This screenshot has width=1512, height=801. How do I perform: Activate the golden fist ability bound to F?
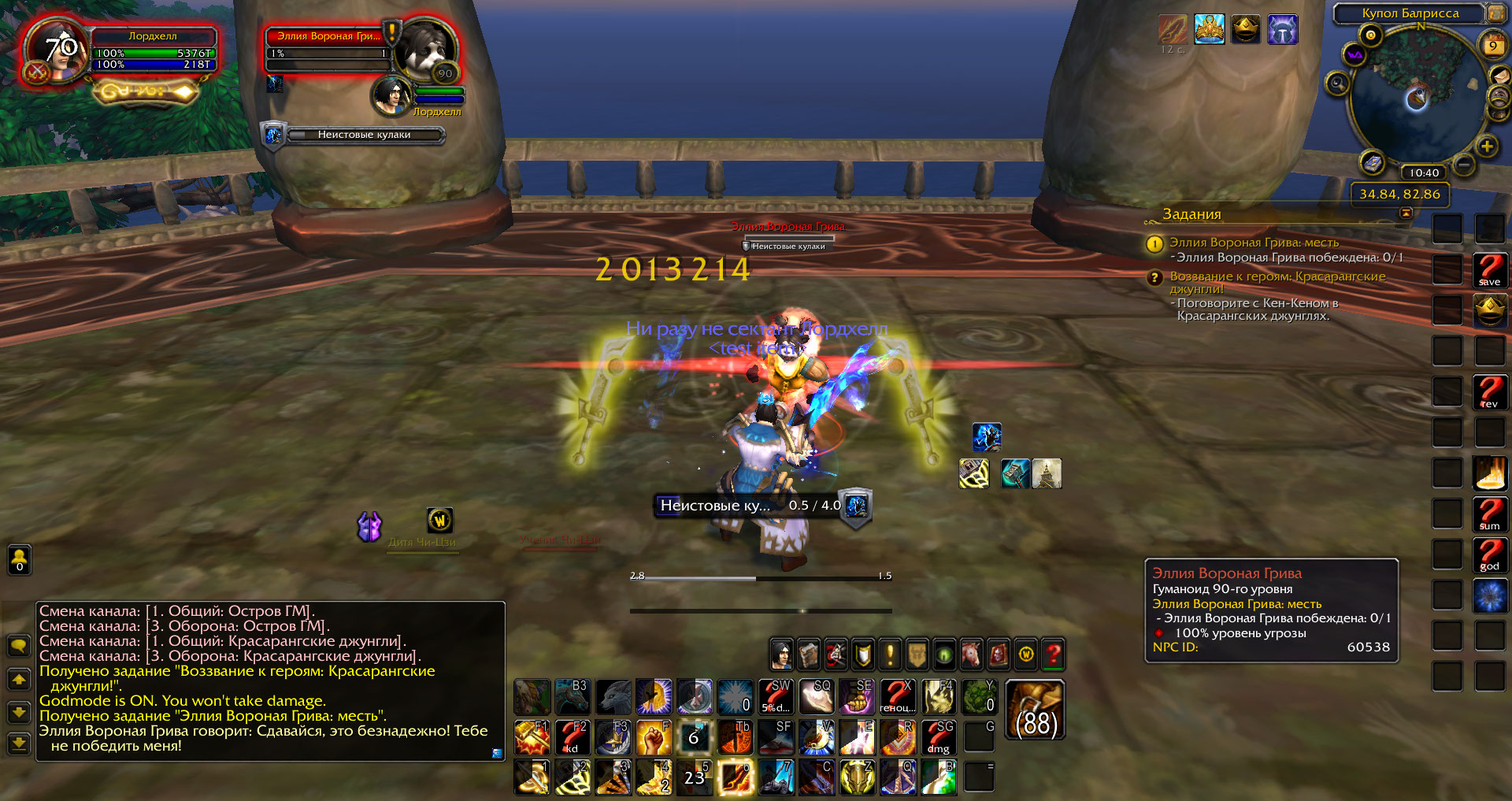point(654,737)
